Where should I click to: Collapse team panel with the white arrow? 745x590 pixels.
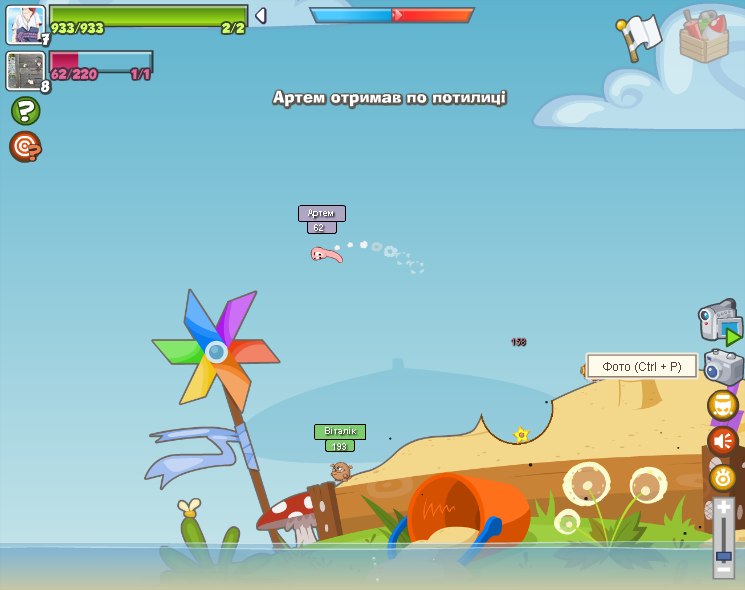tap(260, 16)
